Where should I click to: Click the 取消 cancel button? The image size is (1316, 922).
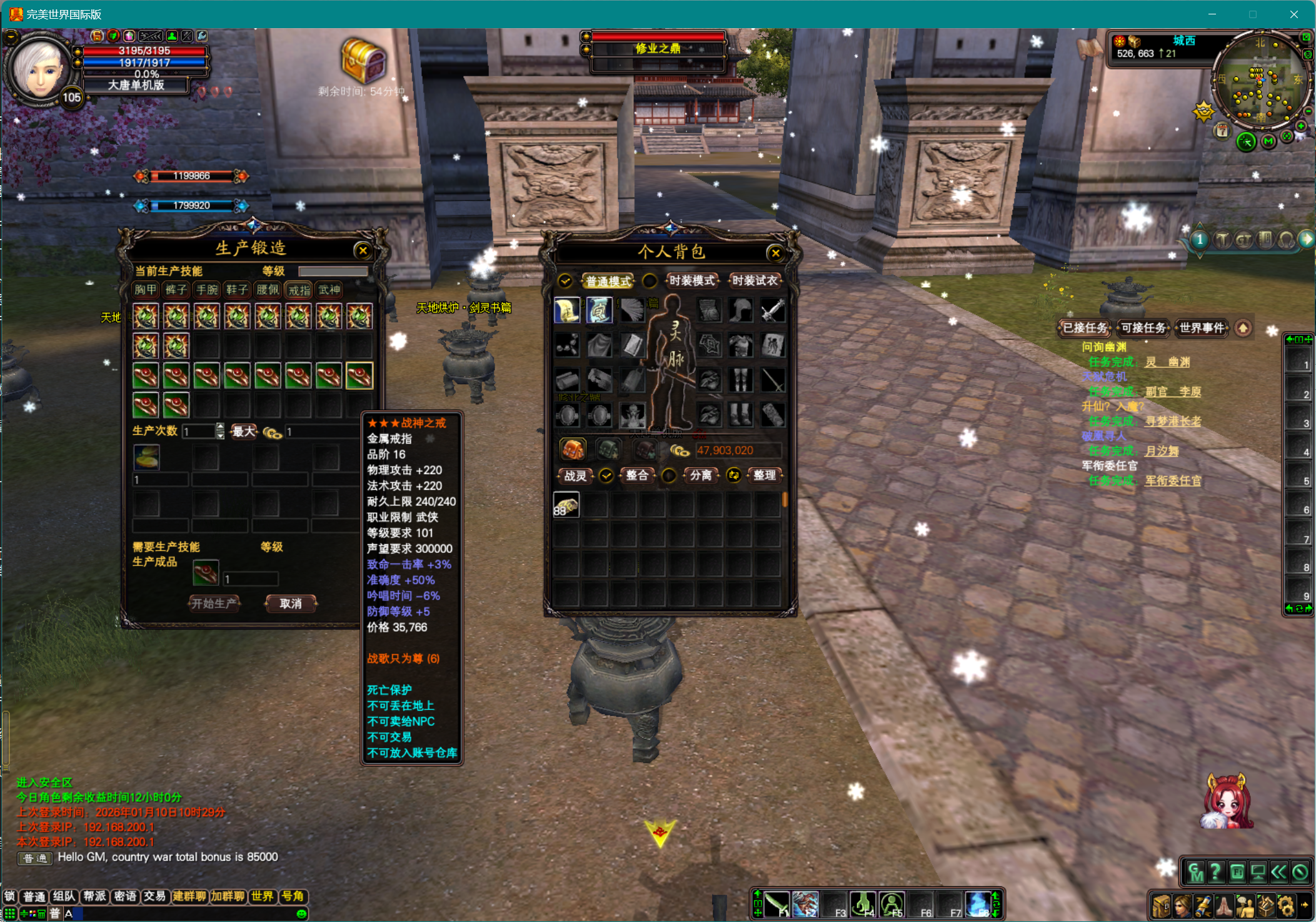(x=291, y=604)
